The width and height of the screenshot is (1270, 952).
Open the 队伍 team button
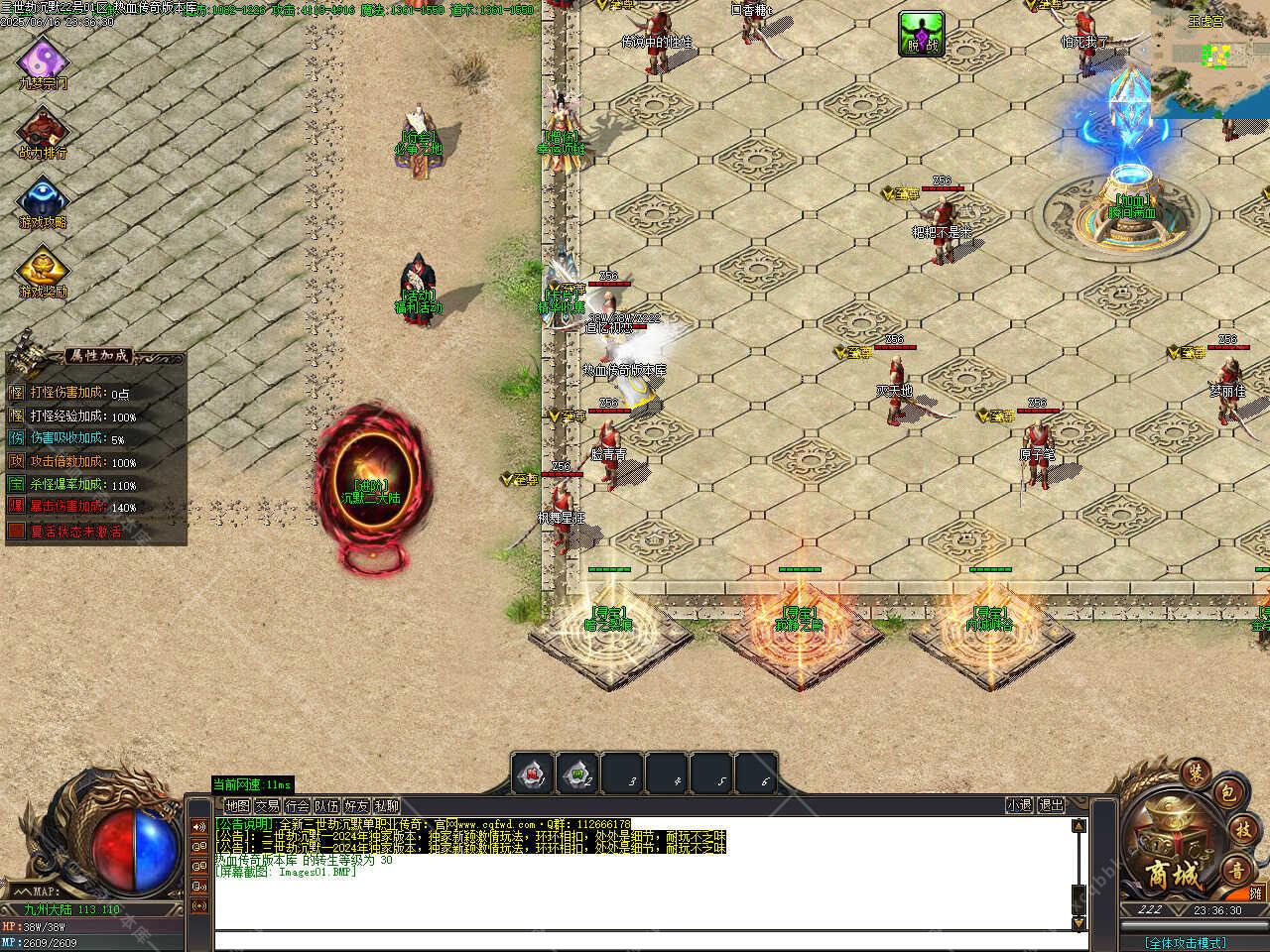[x=326, y=806]
